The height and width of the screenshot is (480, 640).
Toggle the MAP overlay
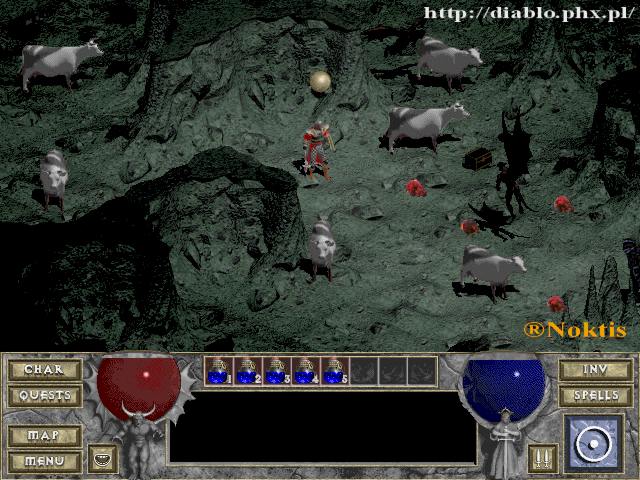tap(44, 436)
